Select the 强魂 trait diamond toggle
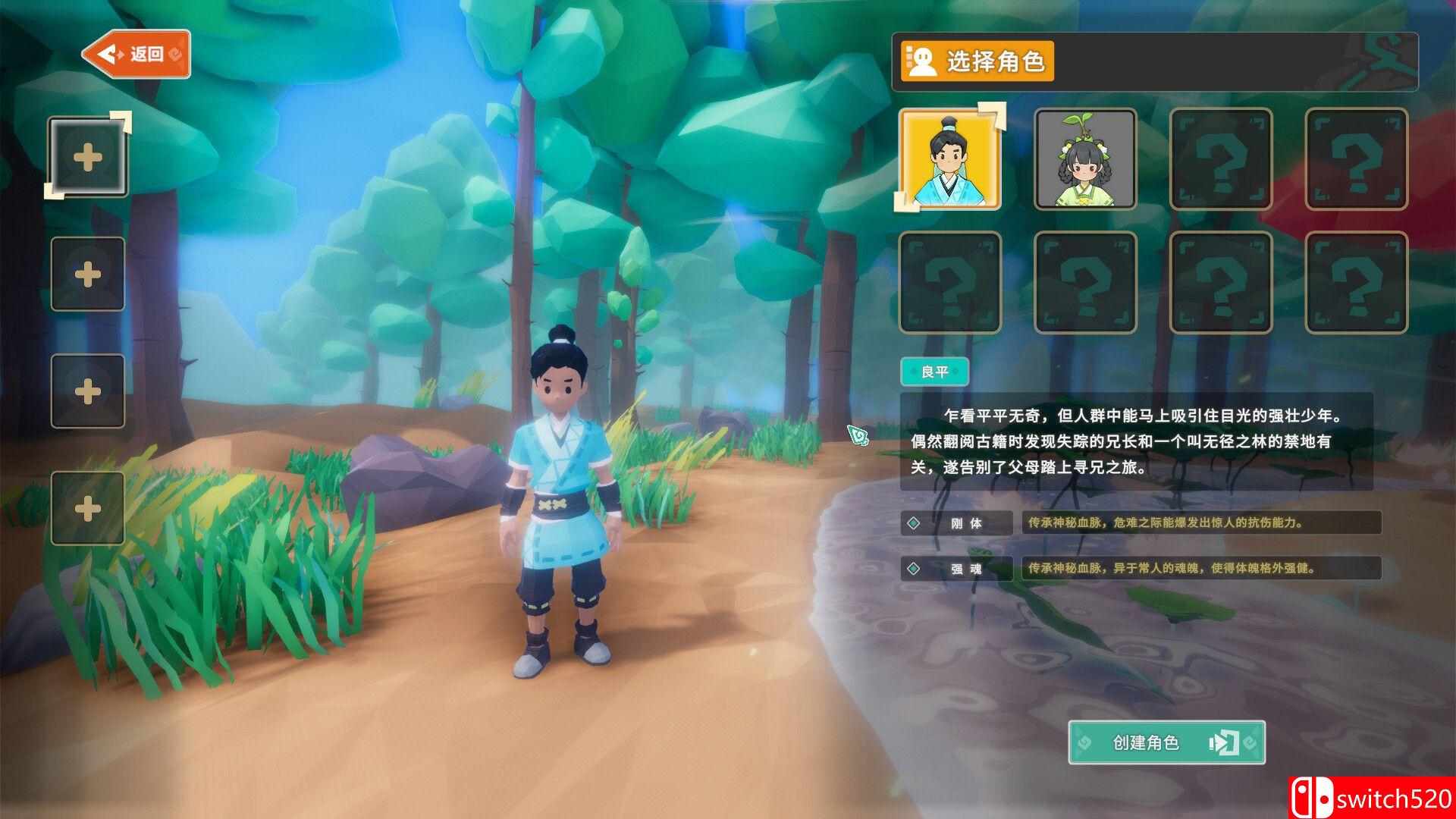1456x819 pixels. click(913, 568)
